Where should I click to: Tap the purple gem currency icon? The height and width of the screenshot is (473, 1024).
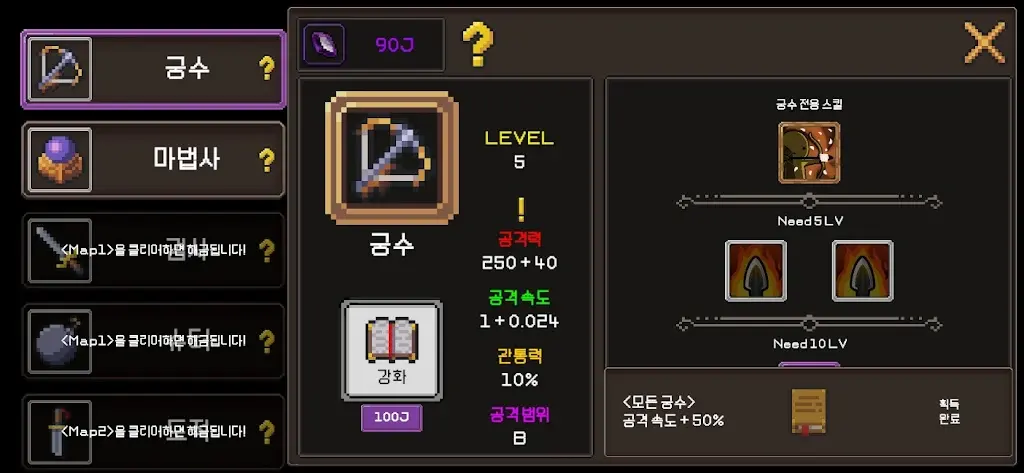[x=328, y=44]
